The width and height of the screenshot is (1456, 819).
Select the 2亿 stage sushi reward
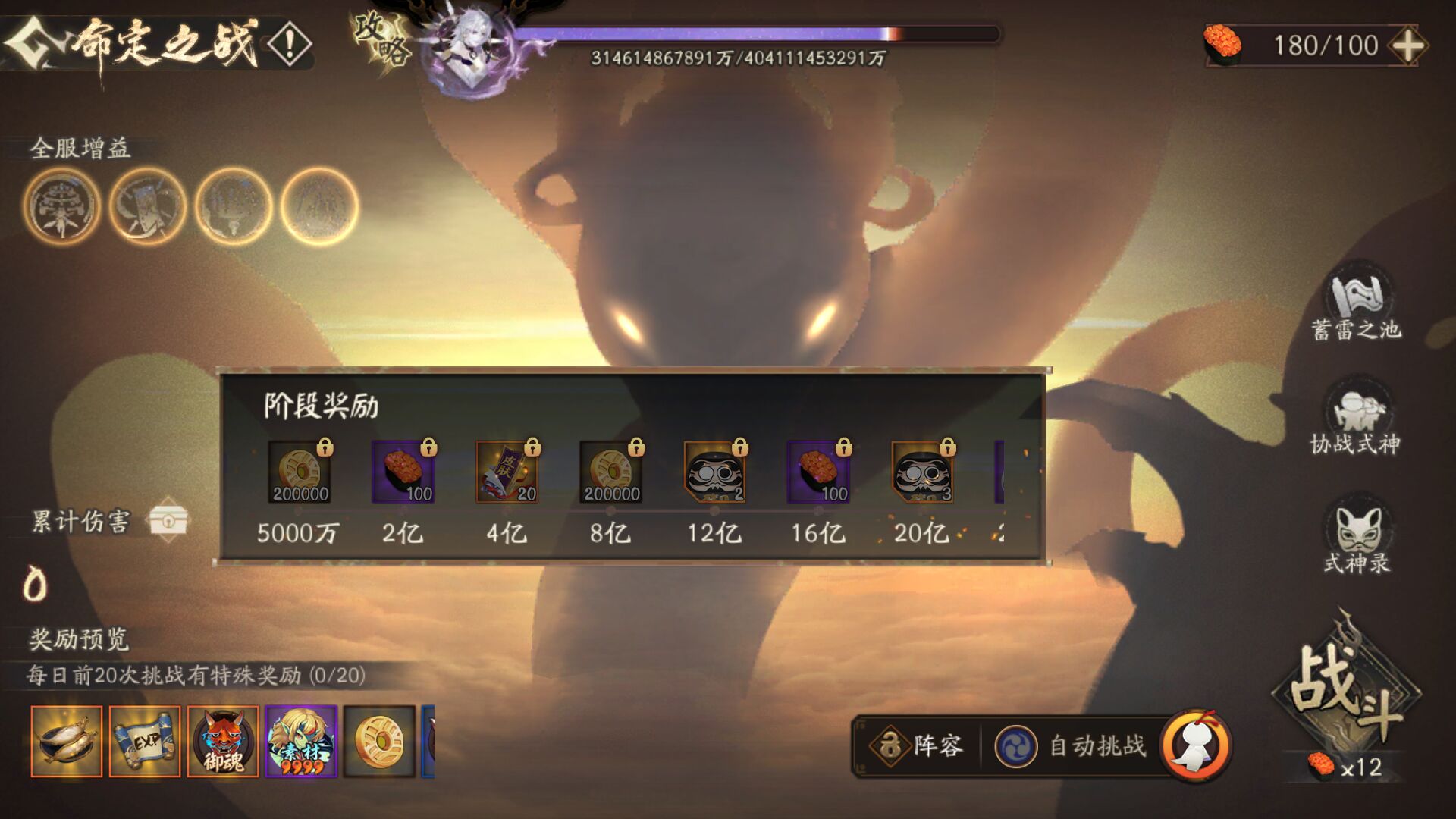point(403,472)
